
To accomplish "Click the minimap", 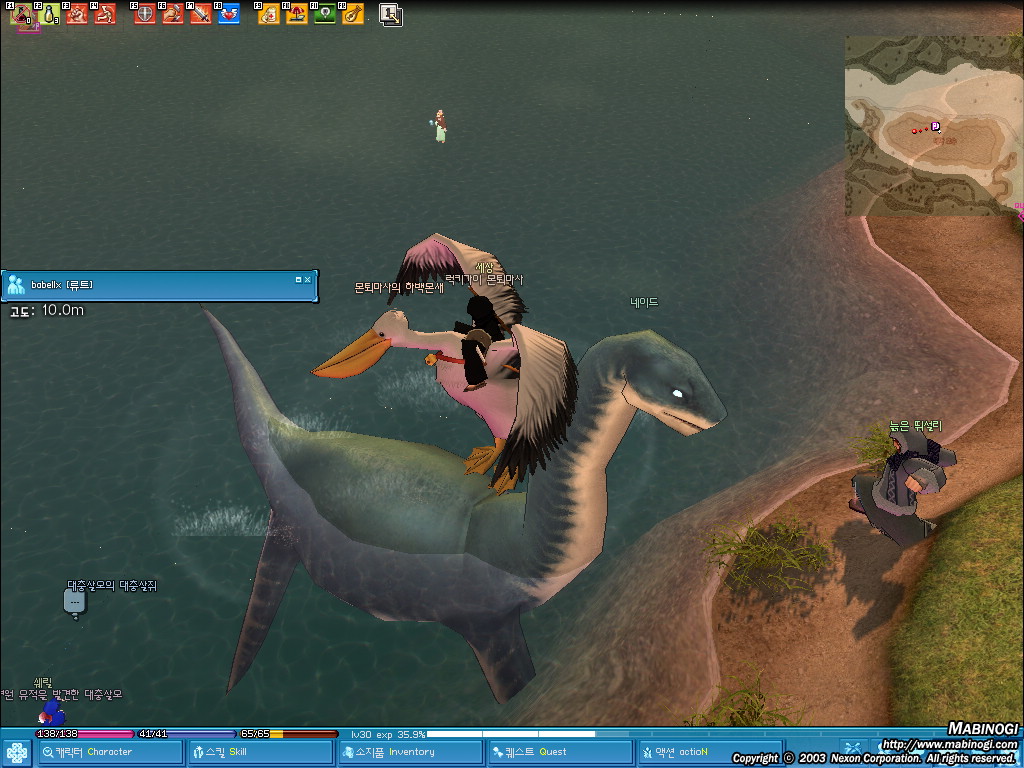I will pyautogui.click(x=930, y=125).
